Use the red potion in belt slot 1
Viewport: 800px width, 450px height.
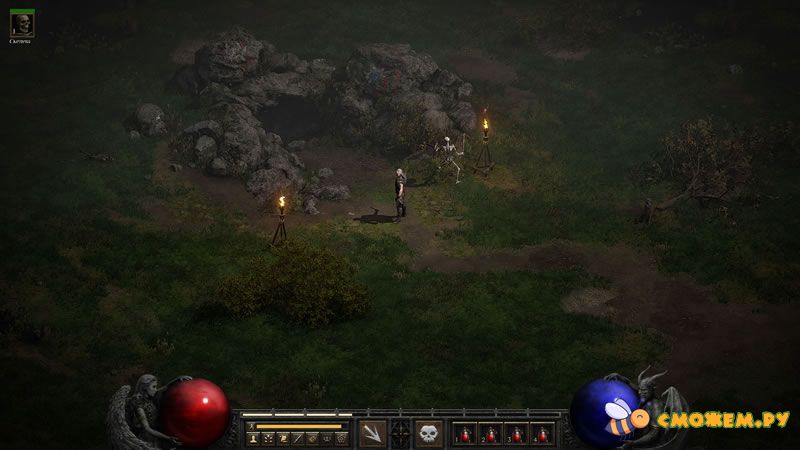[465, 434]
